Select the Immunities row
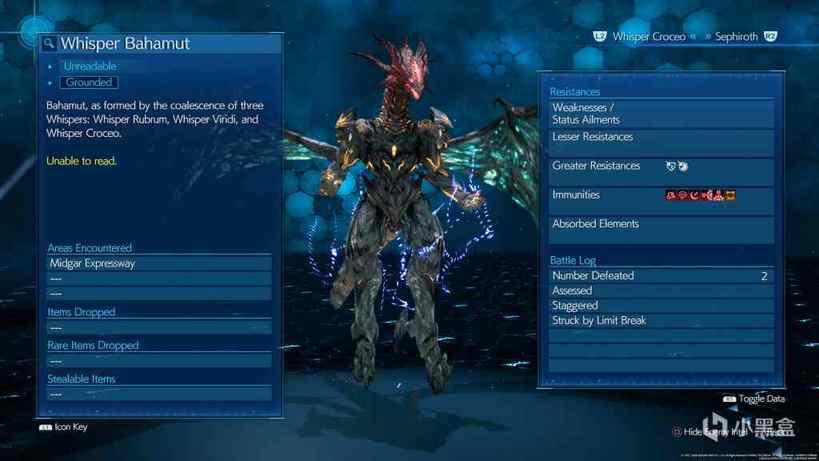The width and height of the screenshot is (819, 461). 661,195
